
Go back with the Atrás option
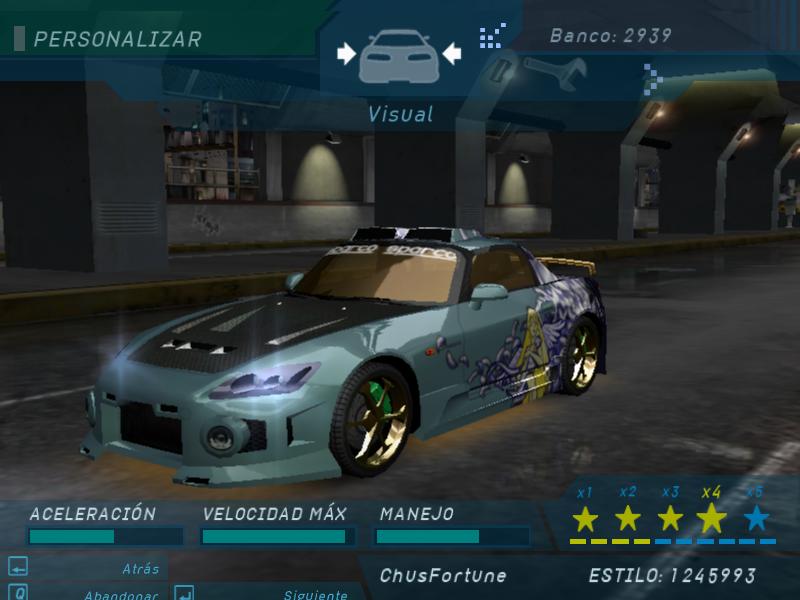click(x=140, y=569)
